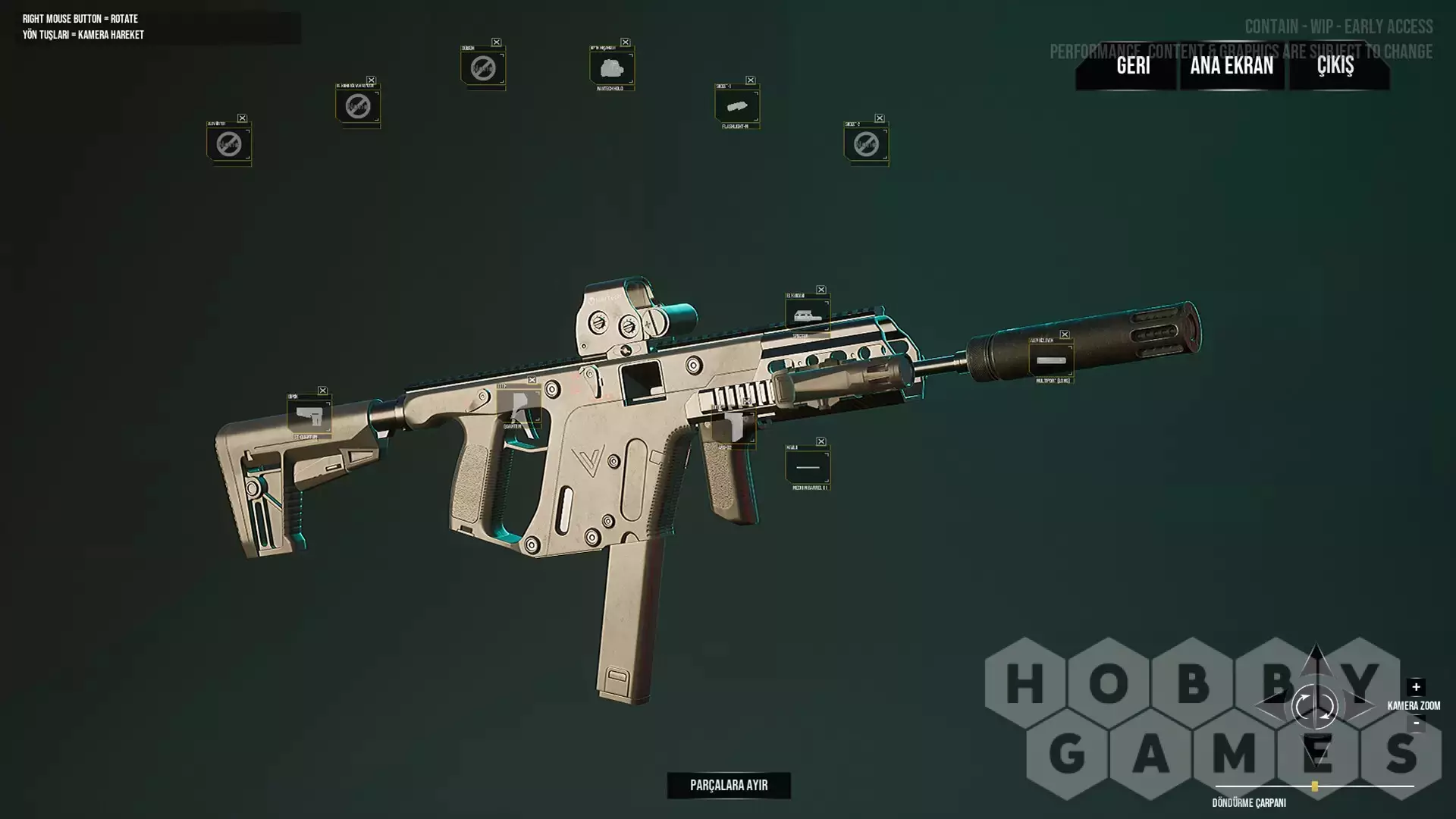Click the circular rotate arrows control
Image resolution: width=1456 pixels, height=819 pixels.
point(1314,707)
